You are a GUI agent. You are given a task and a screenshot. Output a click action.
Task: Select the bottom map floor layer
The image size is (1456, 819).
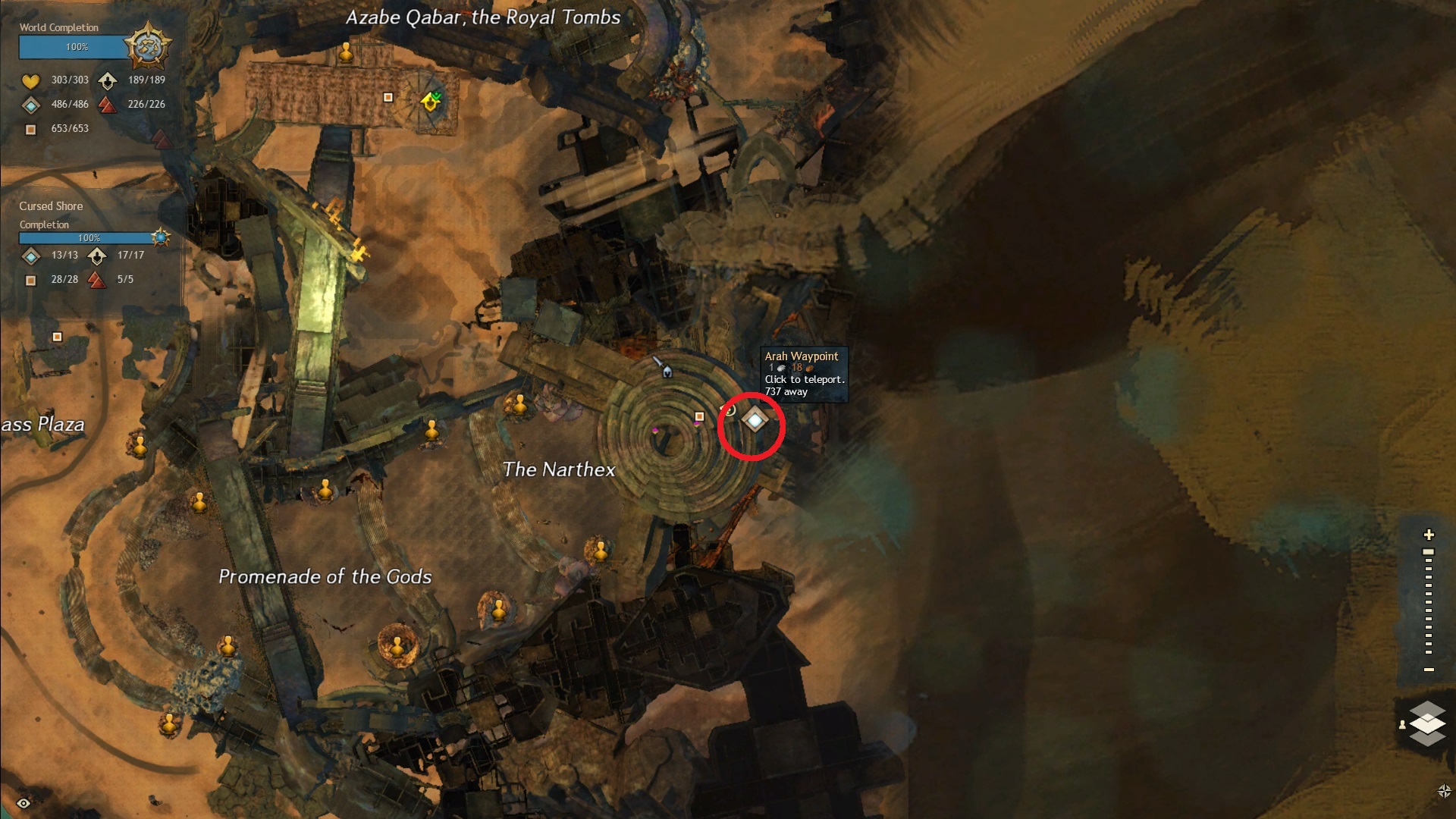pyautogui.click(x=1428, y=736)
